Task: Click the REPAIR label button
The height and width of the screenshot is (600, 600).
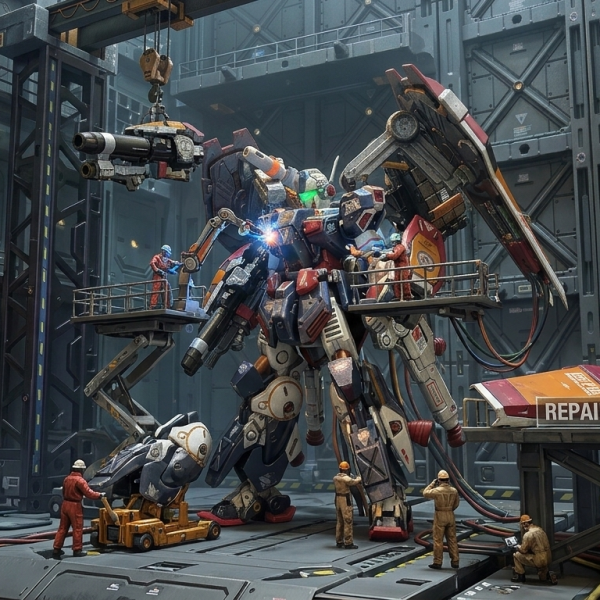Action: point(568,412)
